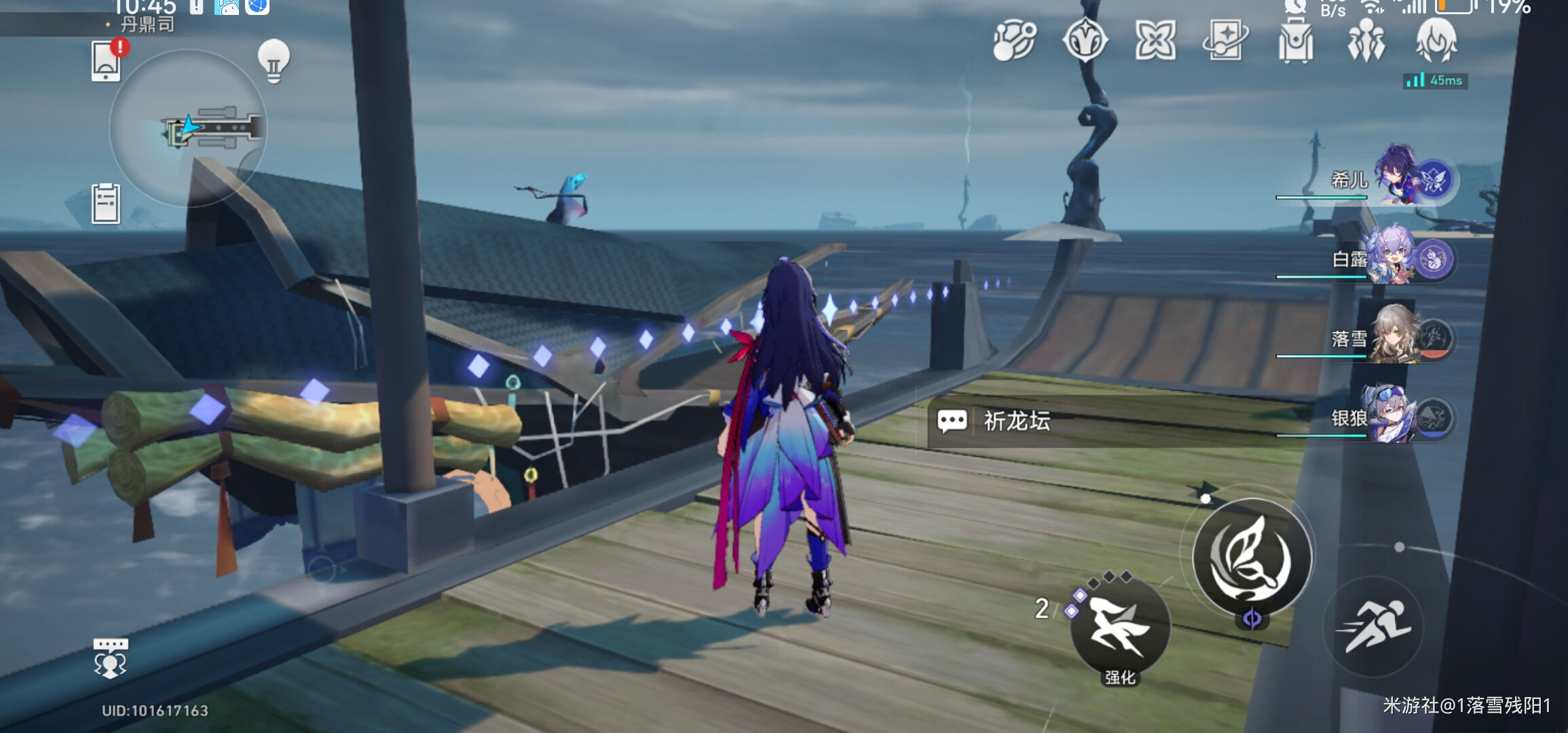Tap the circular minimap

pos(188,128)
